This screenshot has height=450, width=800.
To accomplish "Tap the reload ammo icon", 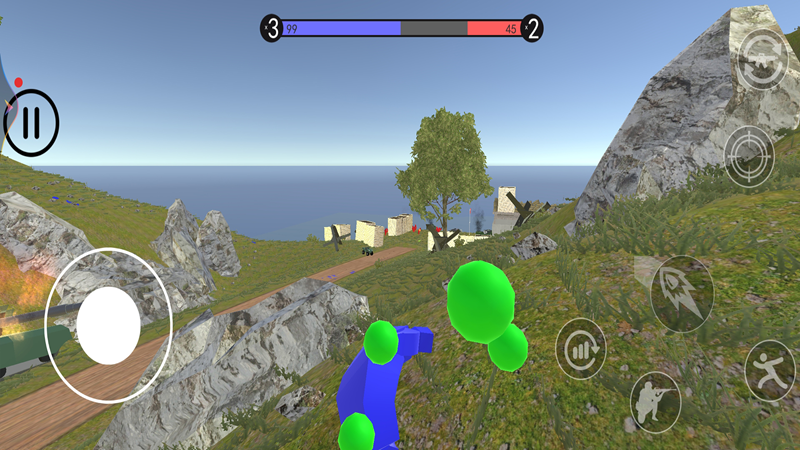I will [581, 349].
